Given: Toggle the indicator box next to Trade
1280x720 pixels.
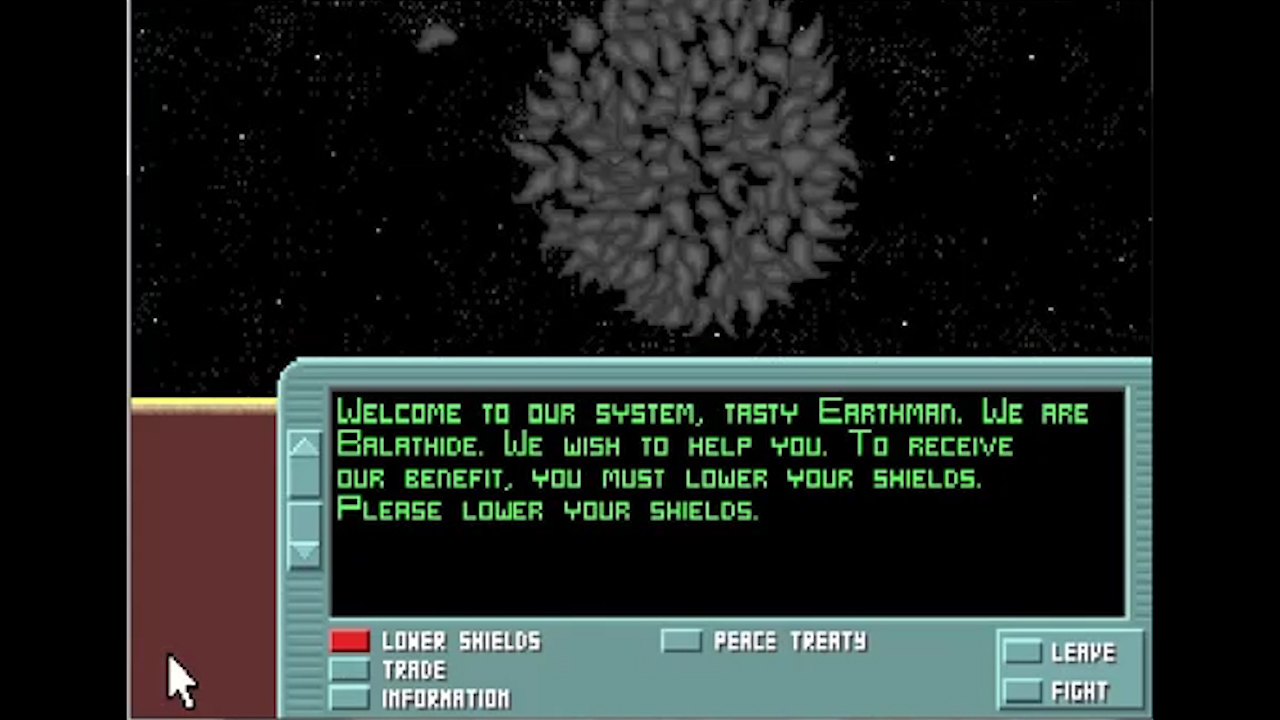Looking at the screenshot, I should (350, 670).
